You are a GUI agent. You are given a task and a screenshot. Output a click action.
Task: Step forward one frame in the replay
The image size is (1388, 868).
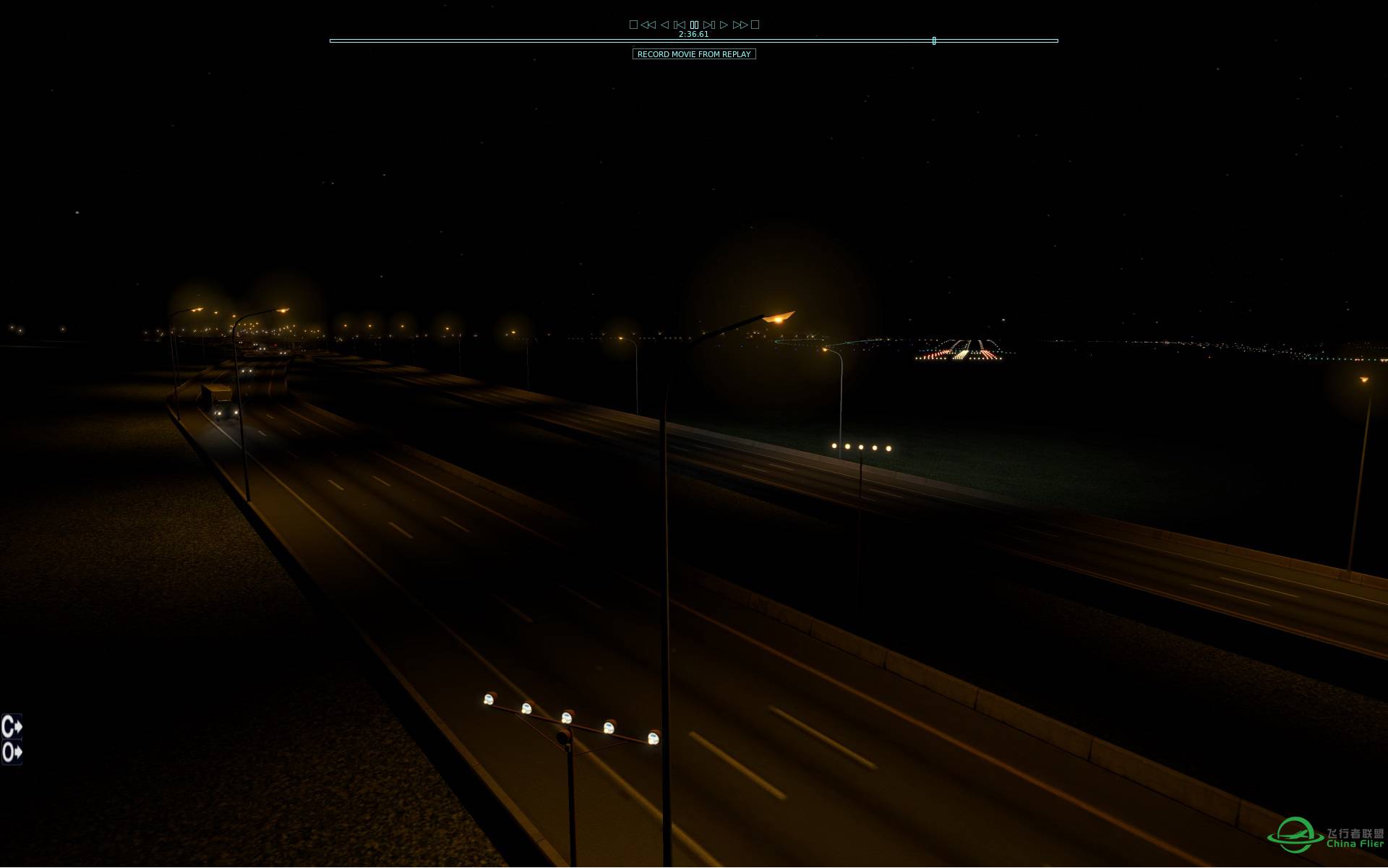click(x=709, y=24)
